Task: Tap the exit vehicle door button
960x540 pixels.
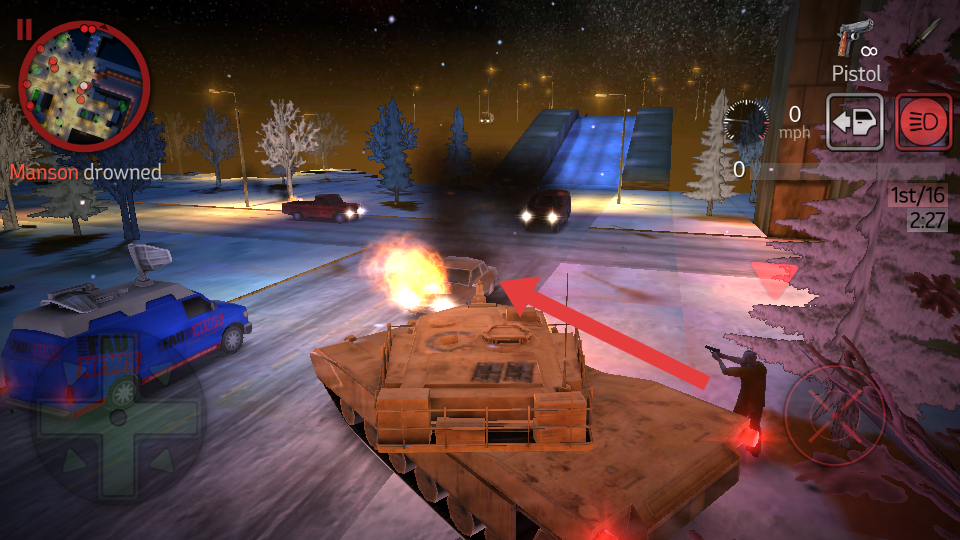Action: (x=853, y=122)
